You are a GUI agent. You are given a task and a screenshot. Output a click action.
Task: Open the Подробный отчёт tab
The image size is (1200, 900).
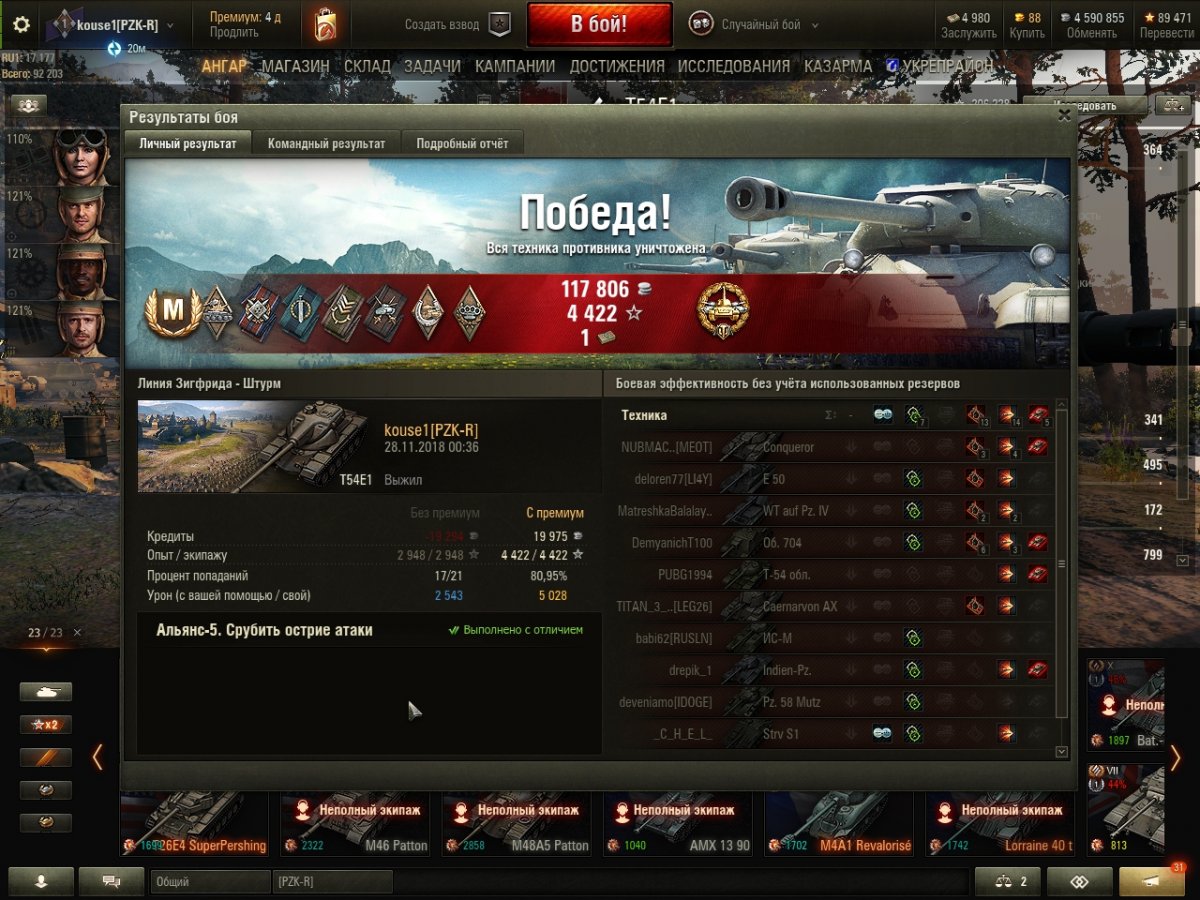(462, 144)
